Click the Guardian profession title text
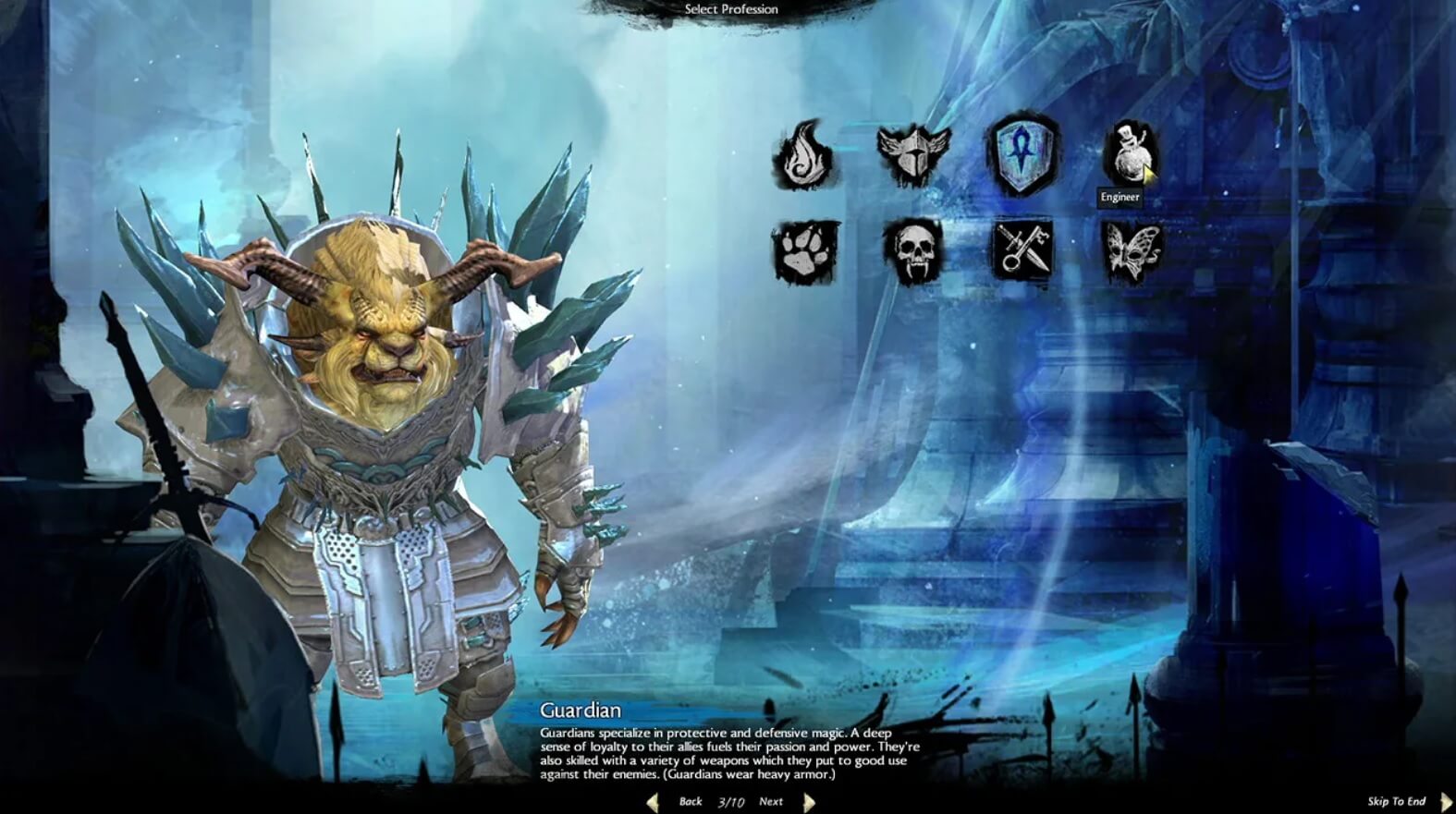This screenshot has width=1456, height=814. (x=580, y=711)
